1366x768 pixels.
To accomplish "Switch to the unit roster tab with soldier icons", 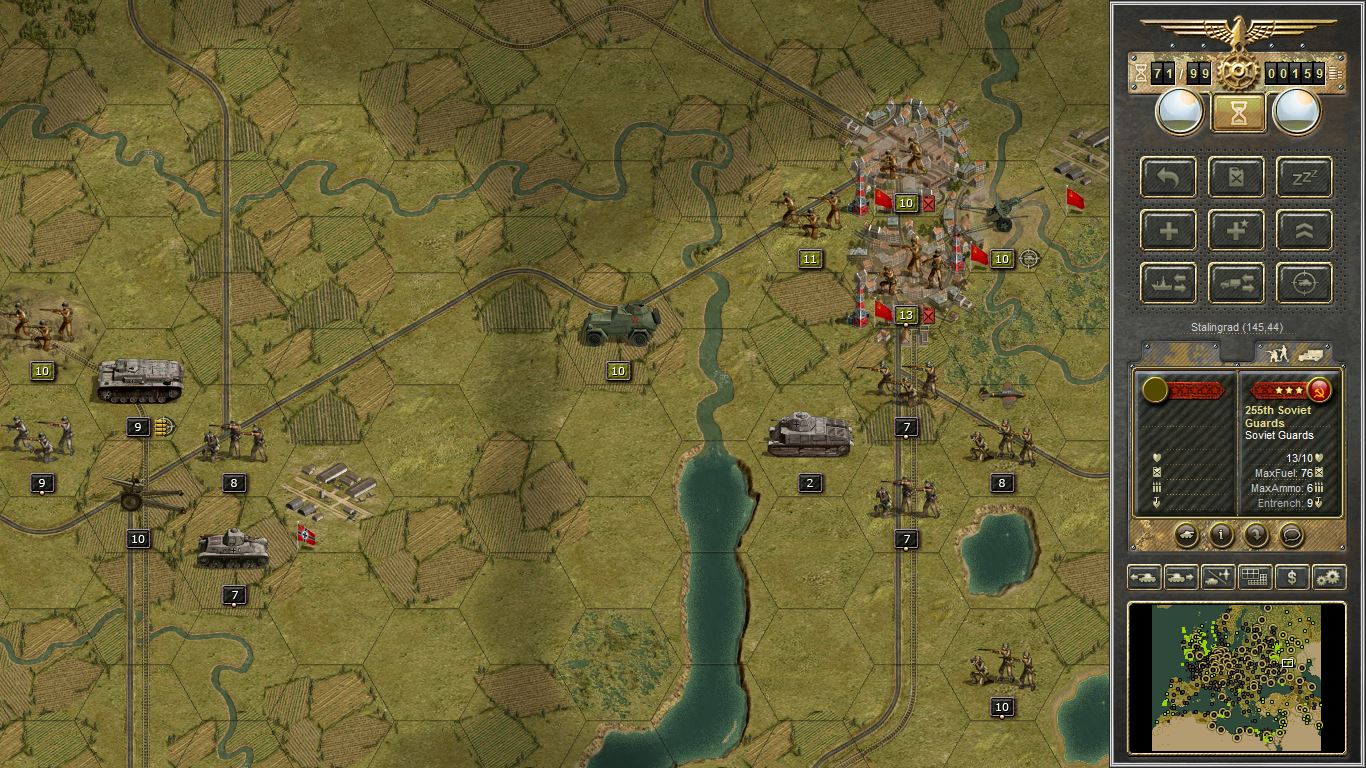I will point(1295,352).
